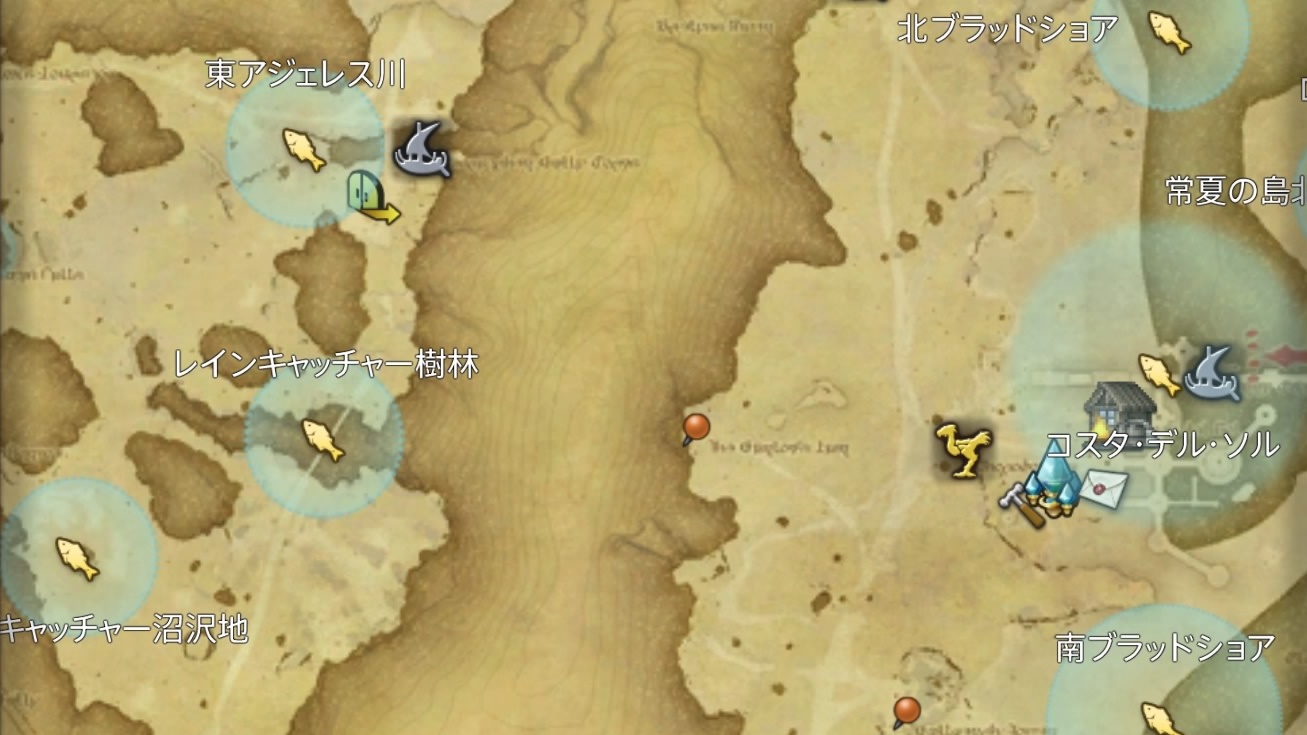Image resolution: width=1307 pixels, height=735 pixels.
Task: Open the moogle delivery envelope icon
Action: [1106, 489]
